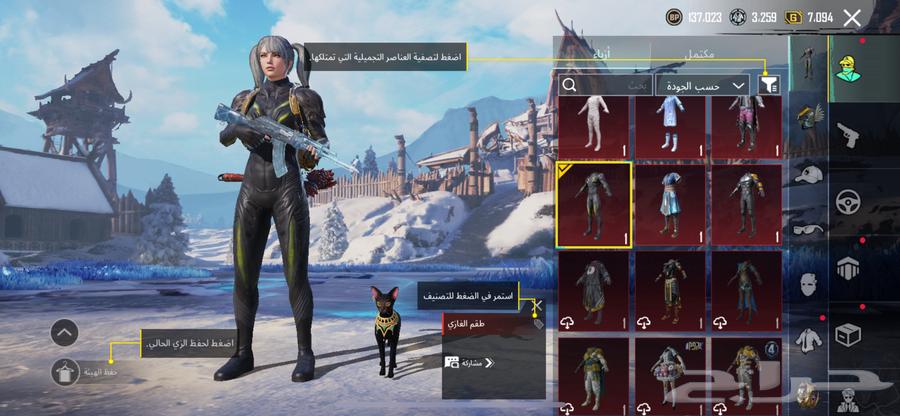This screenshot has width=900, height=416.
Task: Expand the up-arrow circle button
Action: point(64,332)
